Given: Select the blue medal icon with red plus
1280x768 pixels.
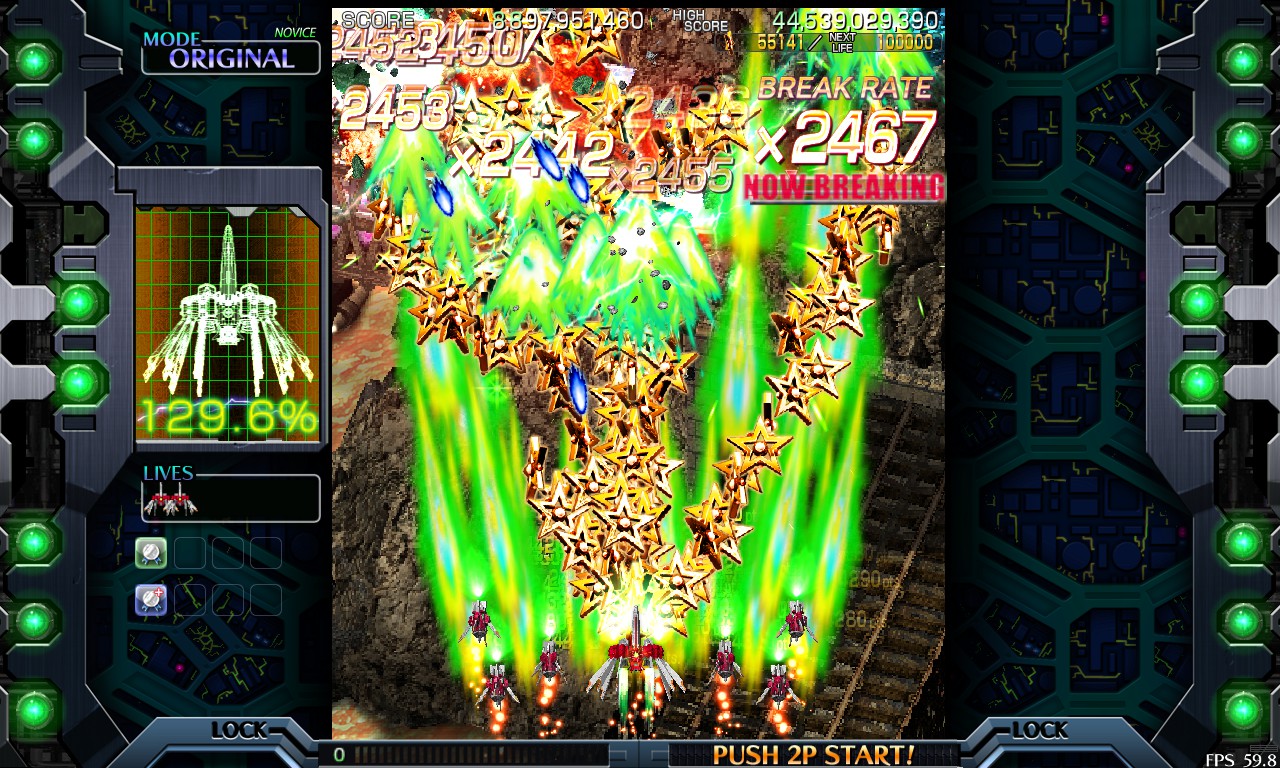Looking at the screenshot, I should point(151,599).
